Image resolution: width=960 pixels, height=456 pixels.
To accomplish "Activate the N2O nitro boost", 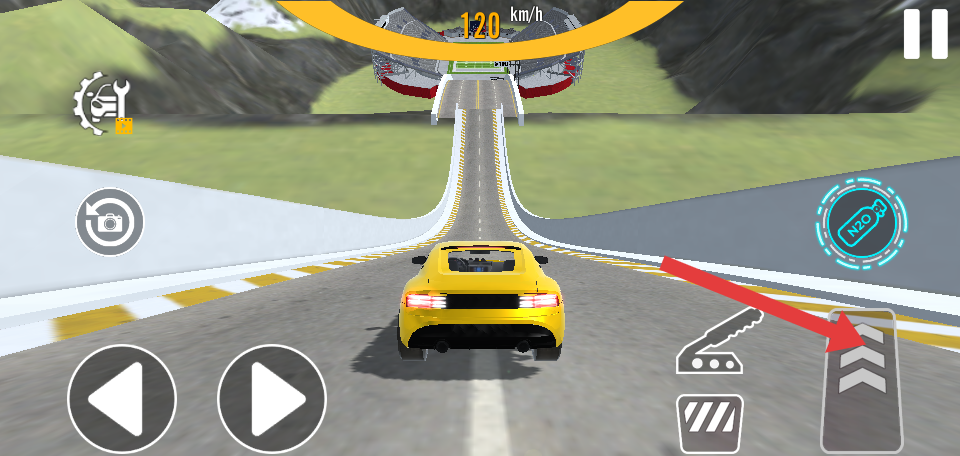I will 861,222.
